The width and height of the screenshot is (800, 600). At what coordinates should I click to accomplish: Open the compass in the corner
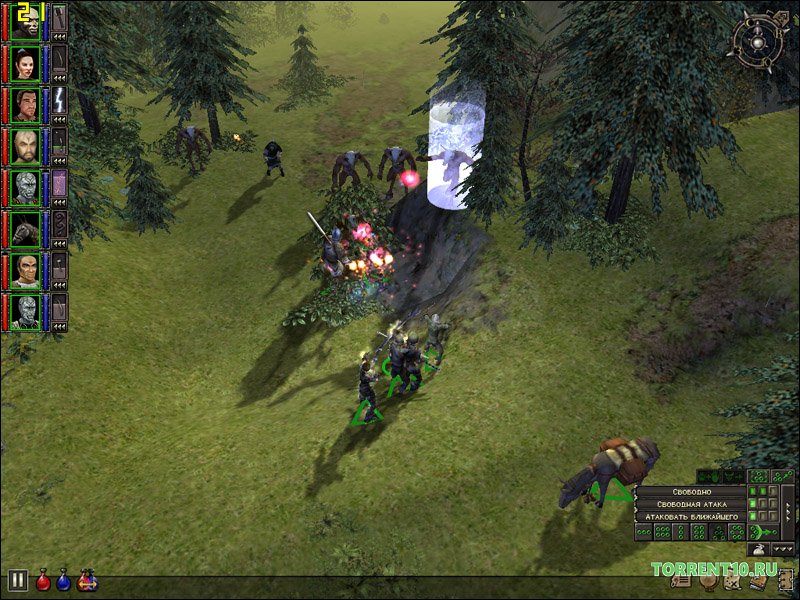coord(758,40)
